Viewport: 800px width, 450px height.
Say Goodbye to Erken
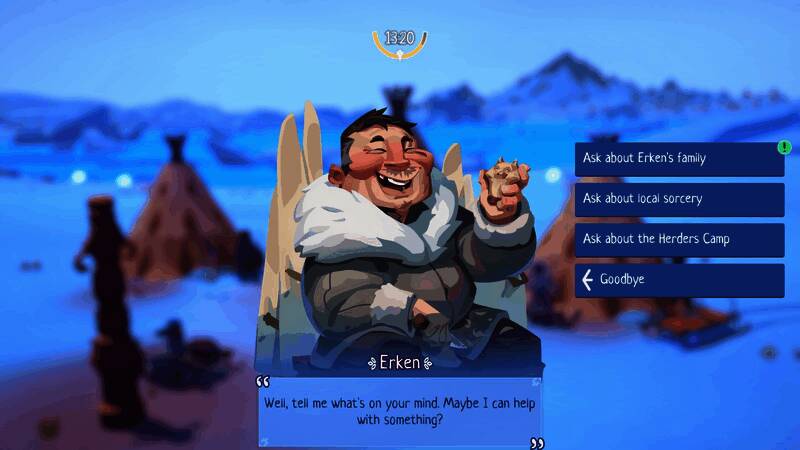point(679,280)
